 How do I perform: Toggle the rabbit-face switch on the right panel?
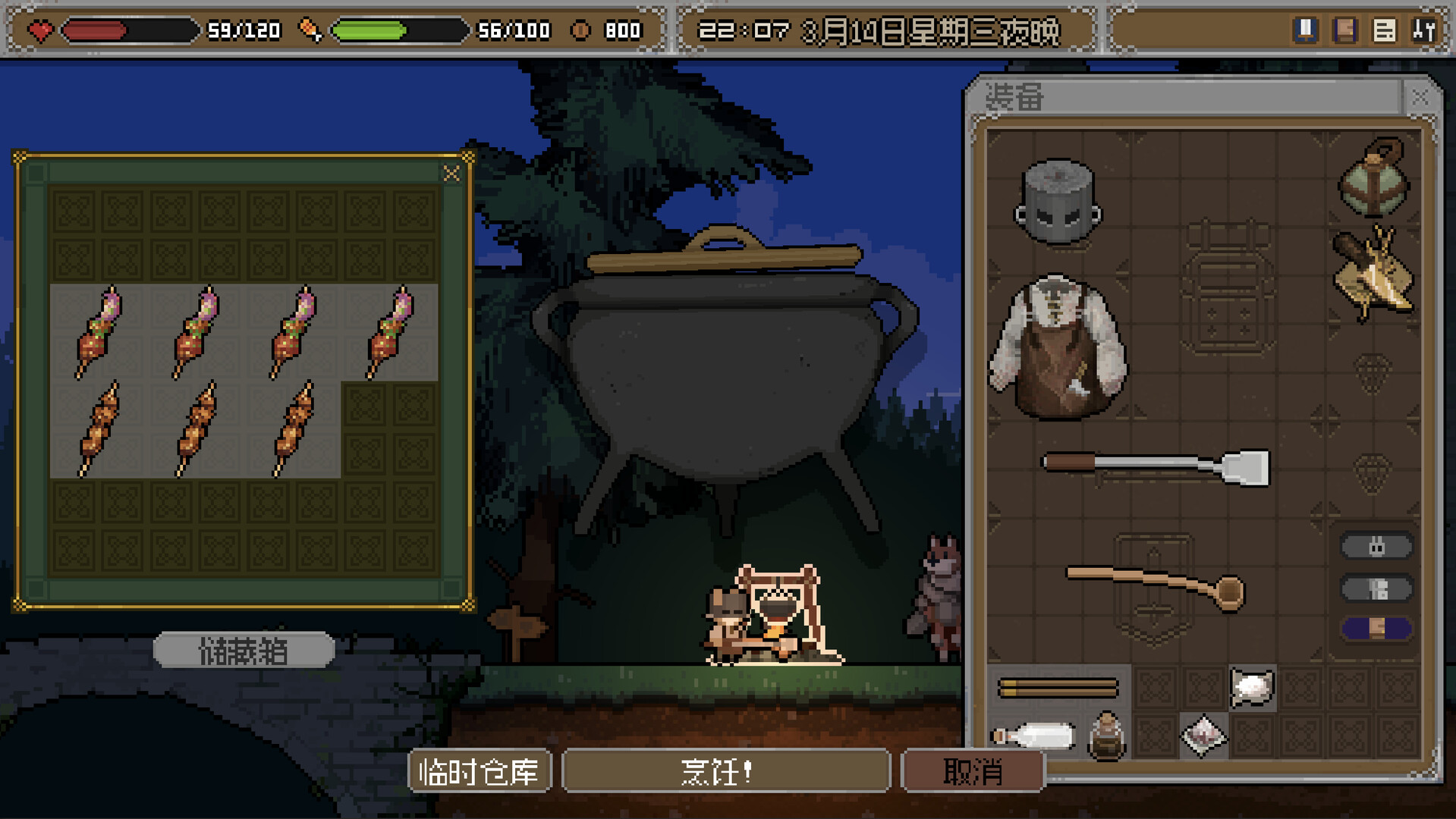point(1376,545)
